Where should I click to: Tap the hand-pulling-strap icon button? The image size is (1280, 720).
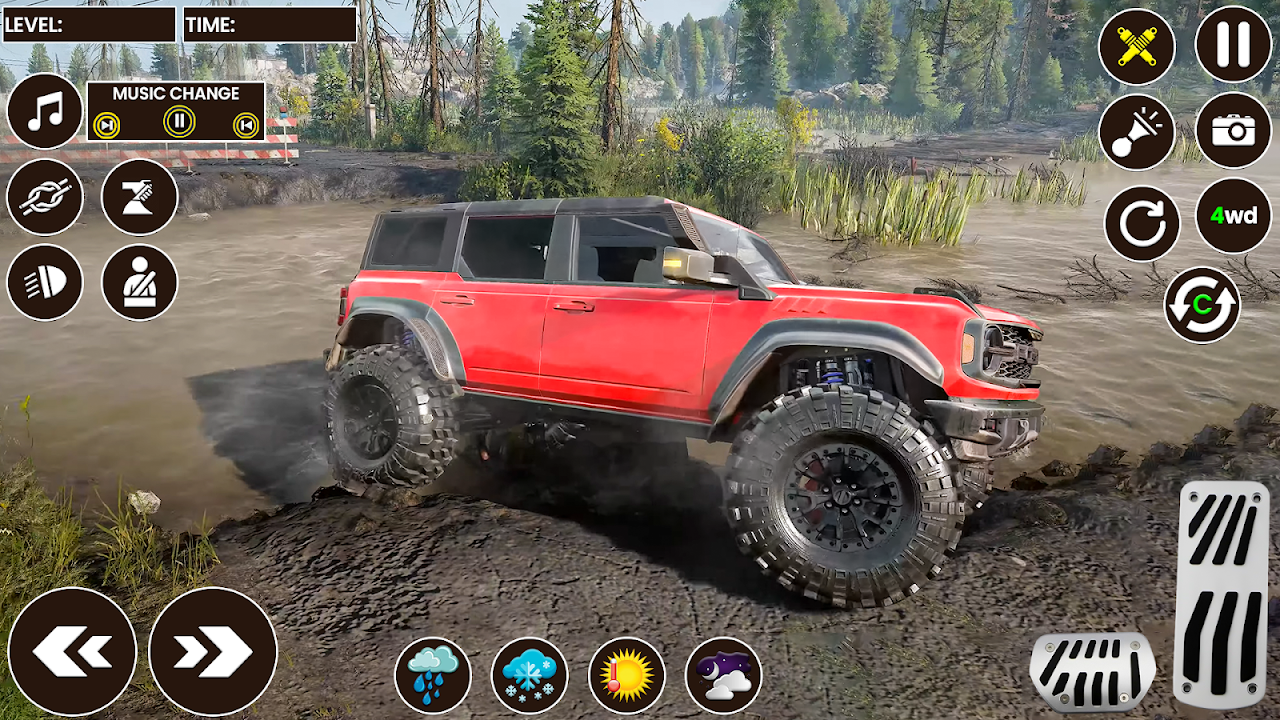click(139, 196)
